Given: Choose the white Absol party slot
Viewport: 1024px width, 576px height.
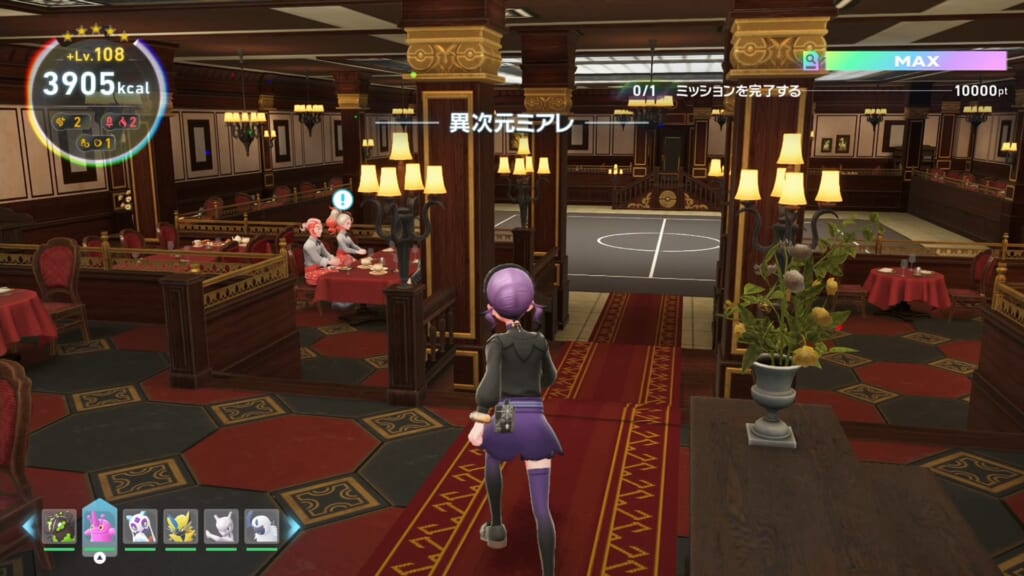Looking at the screenshot, I should 262,526.
